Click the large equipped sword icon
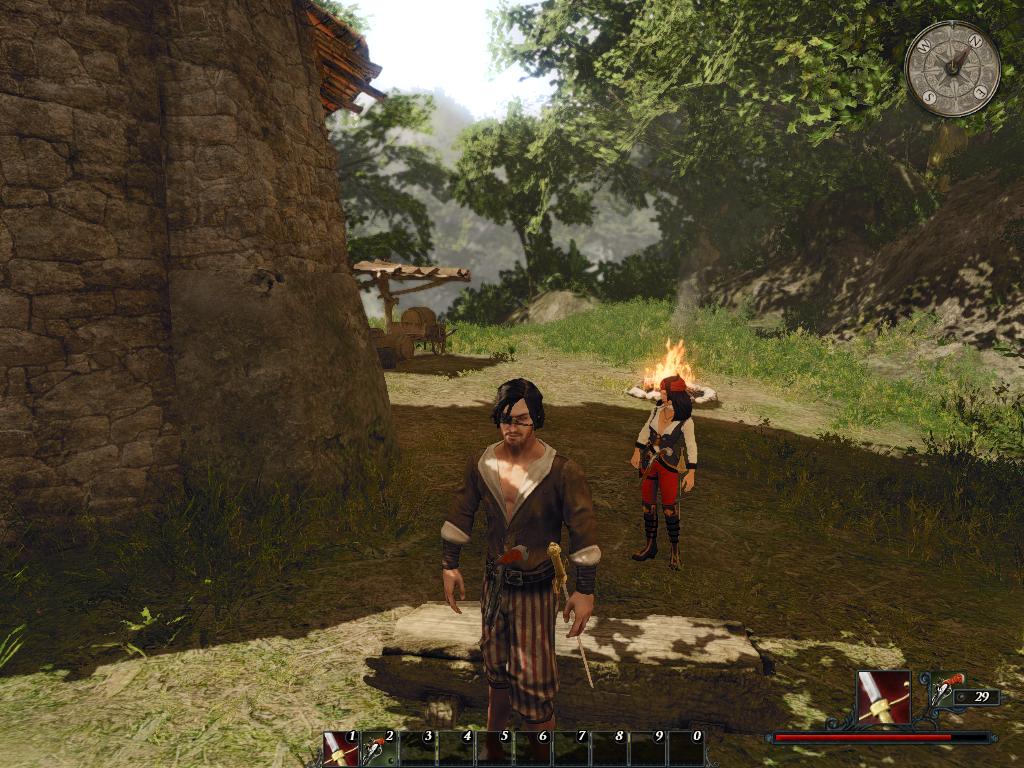This screenshot has width=1024, height=768. point(883,697)
